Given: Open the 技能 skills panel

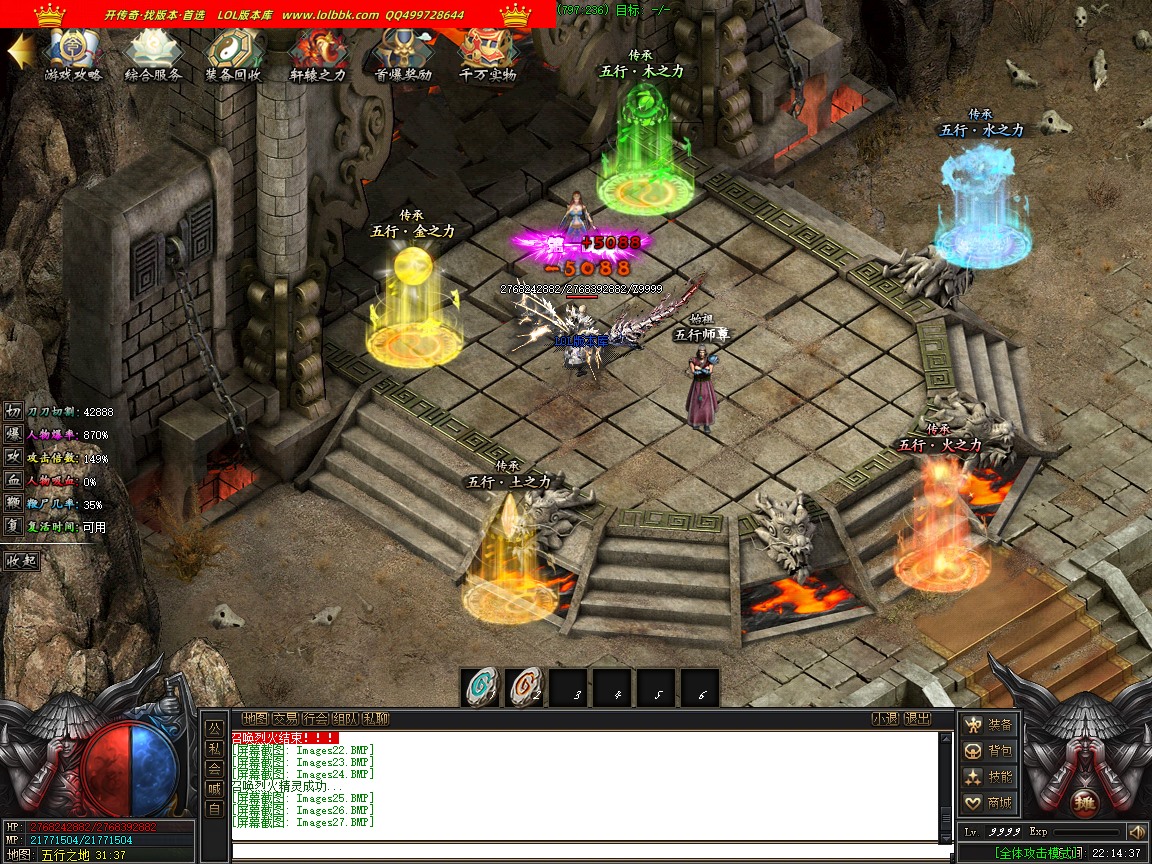Looking at the screenshot, I should click(x=989, y=777).
